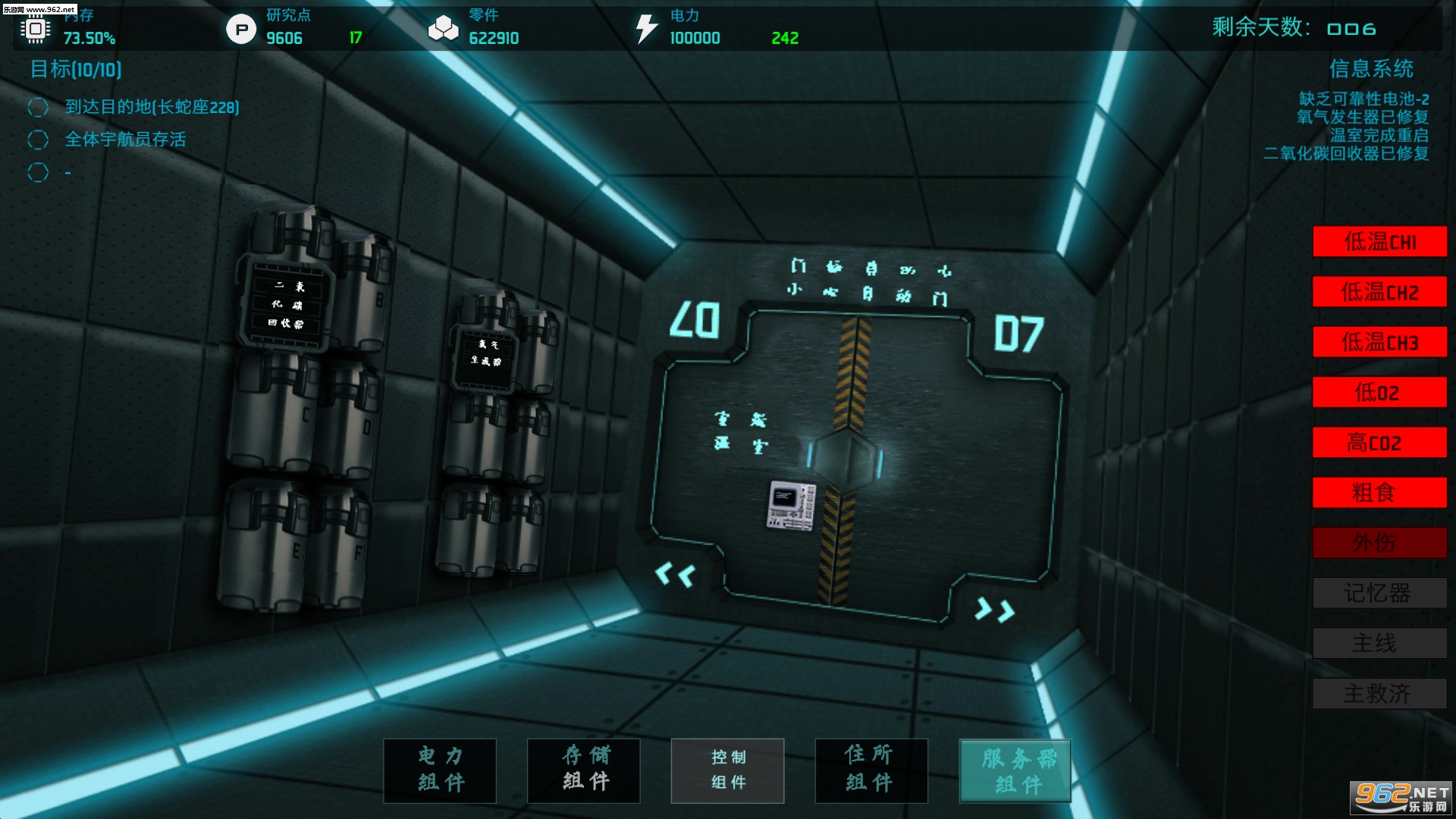This screenshot has height=819, width=1456.
Task: Switch to the 存储组件 storage tab
Action: [584, 770]
